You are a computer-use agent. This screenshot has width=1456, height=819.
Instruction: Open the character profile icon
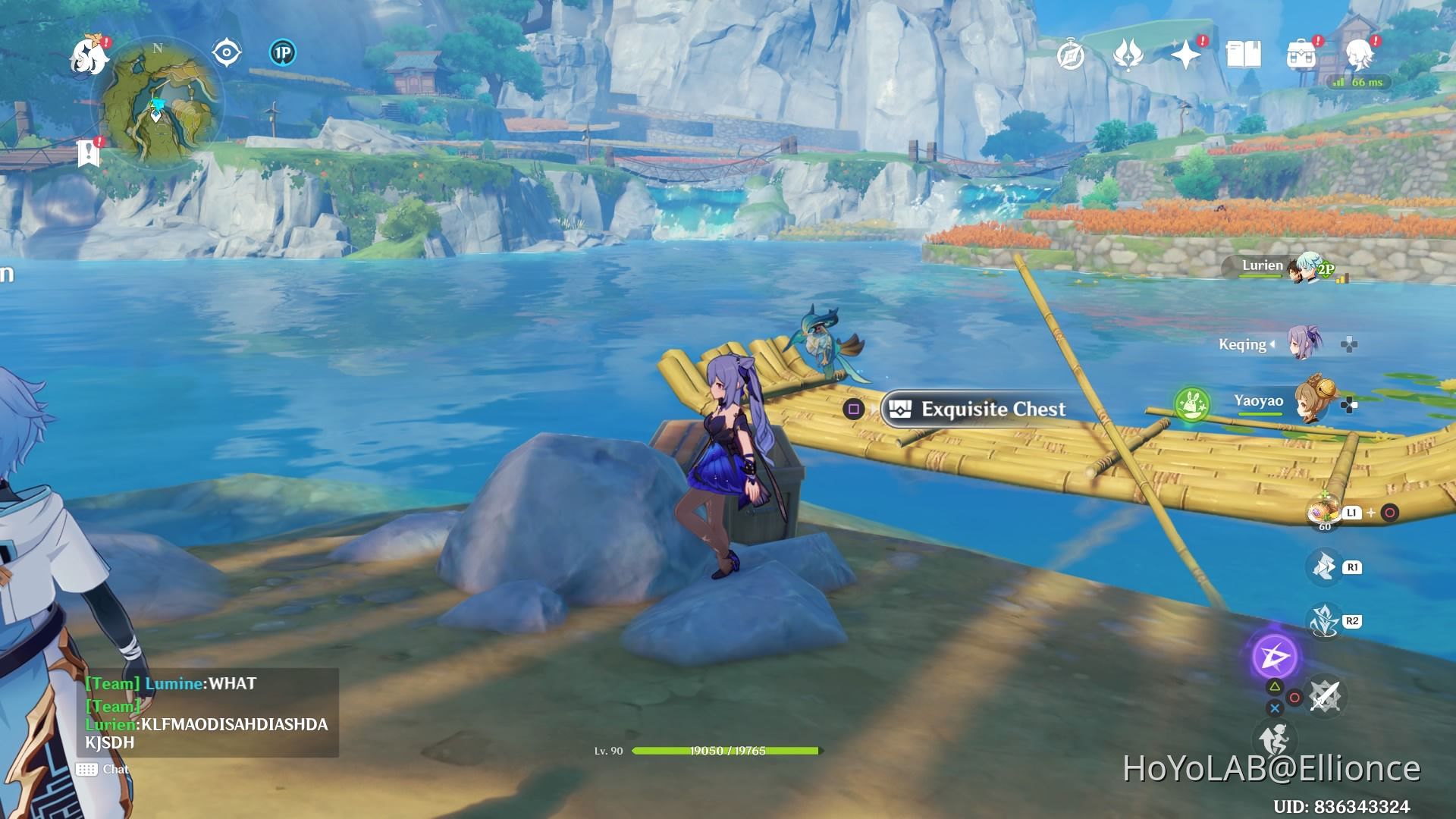point(1359,55)
